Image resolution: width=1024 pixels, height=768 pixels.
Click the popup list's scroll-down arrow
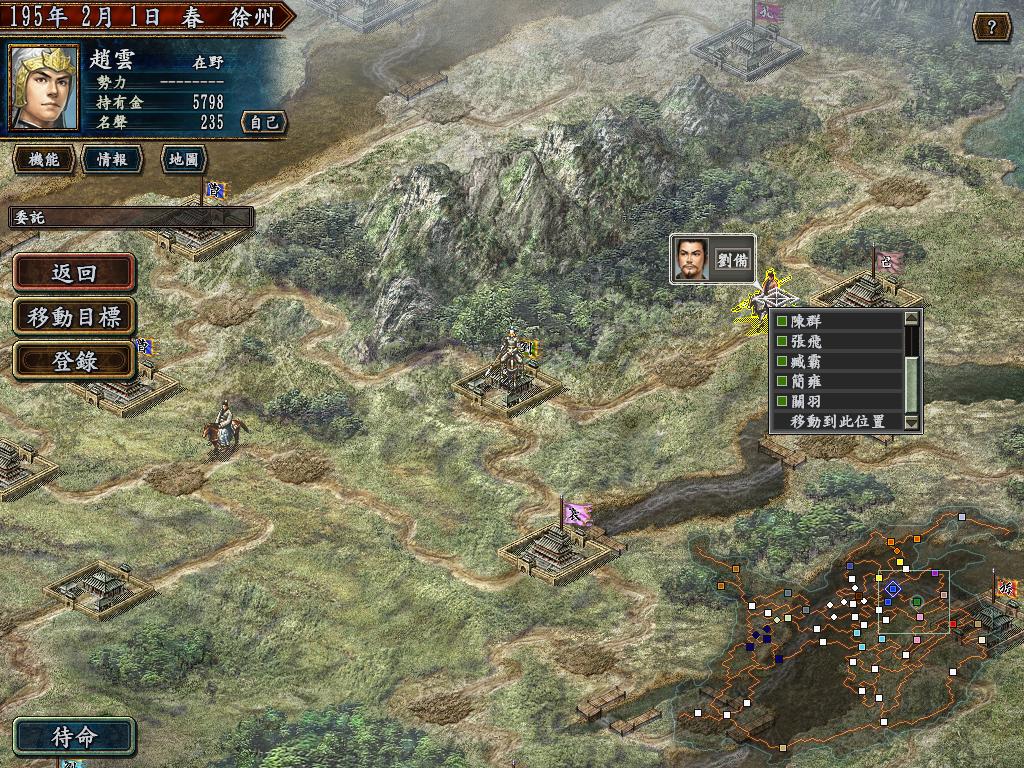point(911,423)
